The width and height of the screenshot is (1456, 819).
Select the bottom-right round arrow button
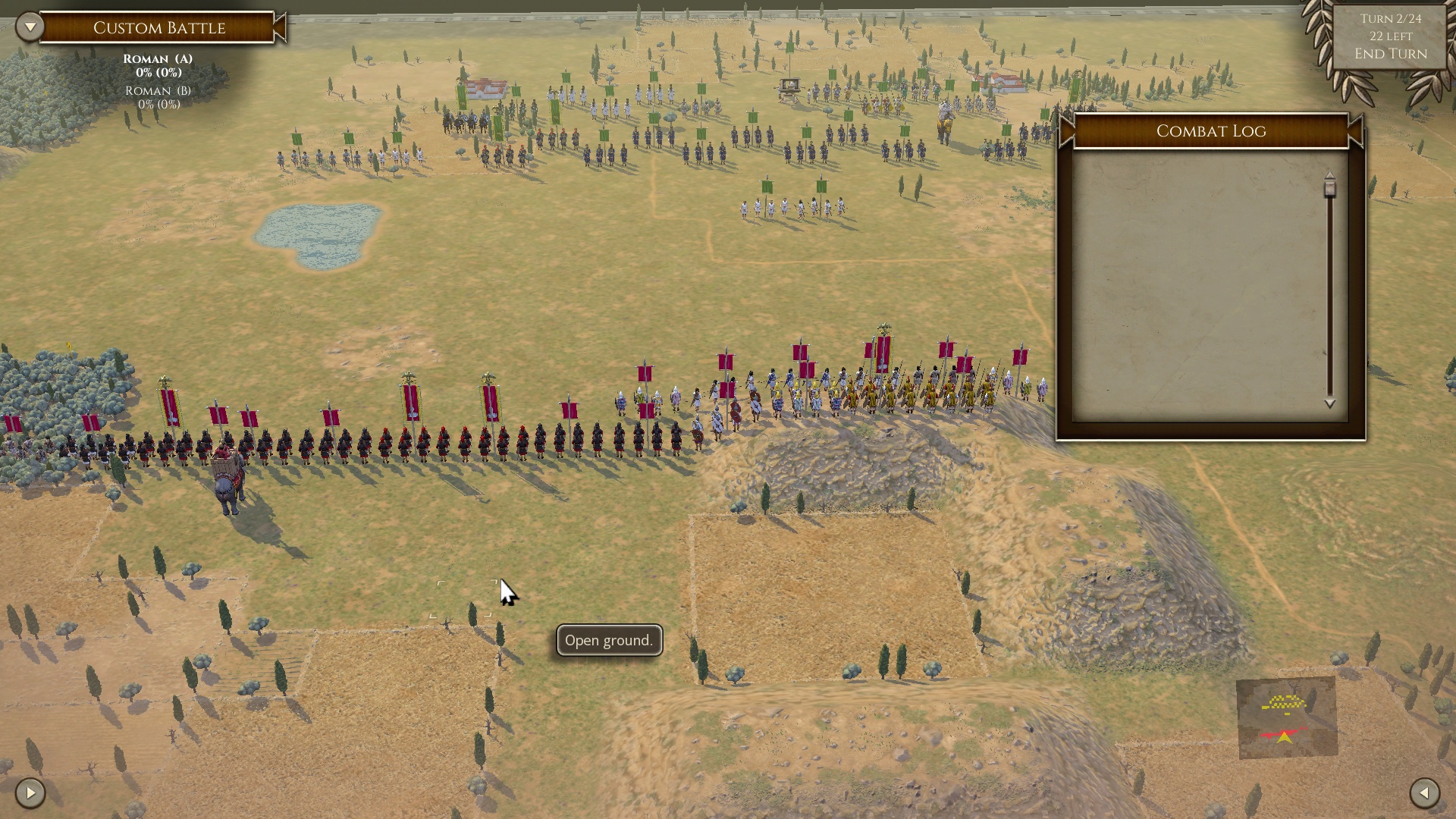[x=1424, y=793]
